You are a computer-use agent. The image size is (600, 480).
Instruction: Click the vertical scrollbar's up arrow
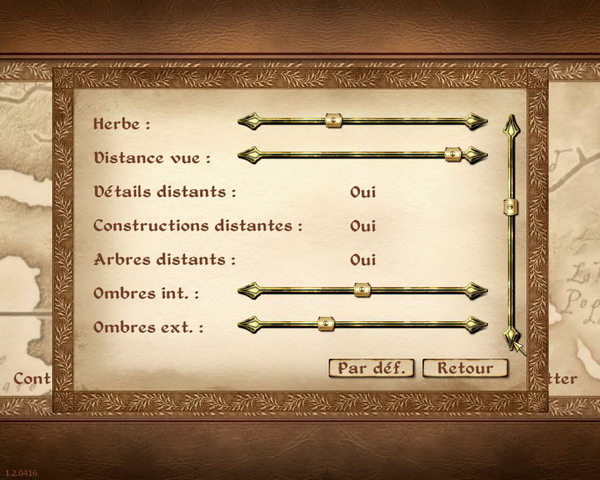[511, 127]
